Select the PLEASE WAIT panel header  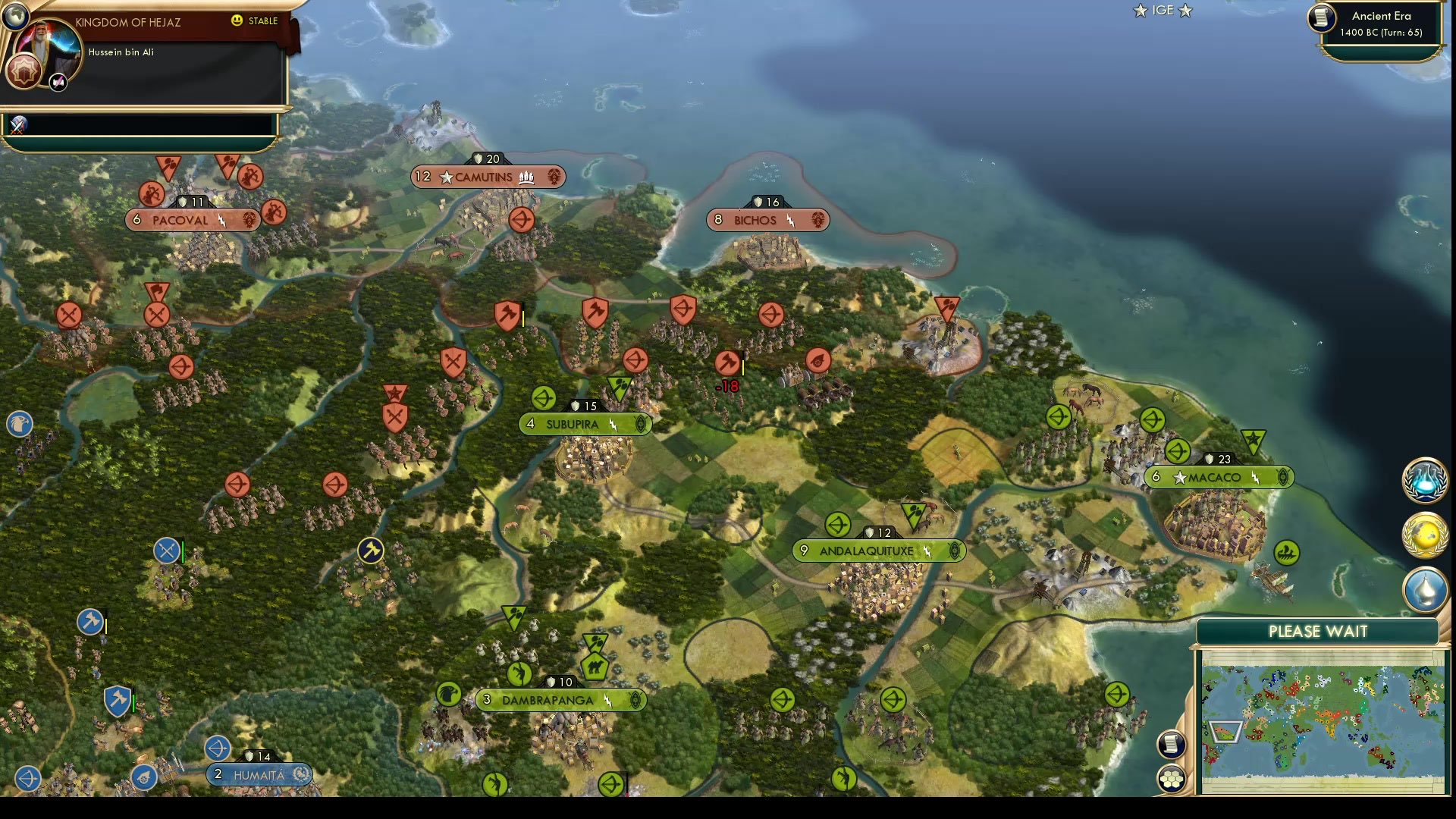[1318, 631]
